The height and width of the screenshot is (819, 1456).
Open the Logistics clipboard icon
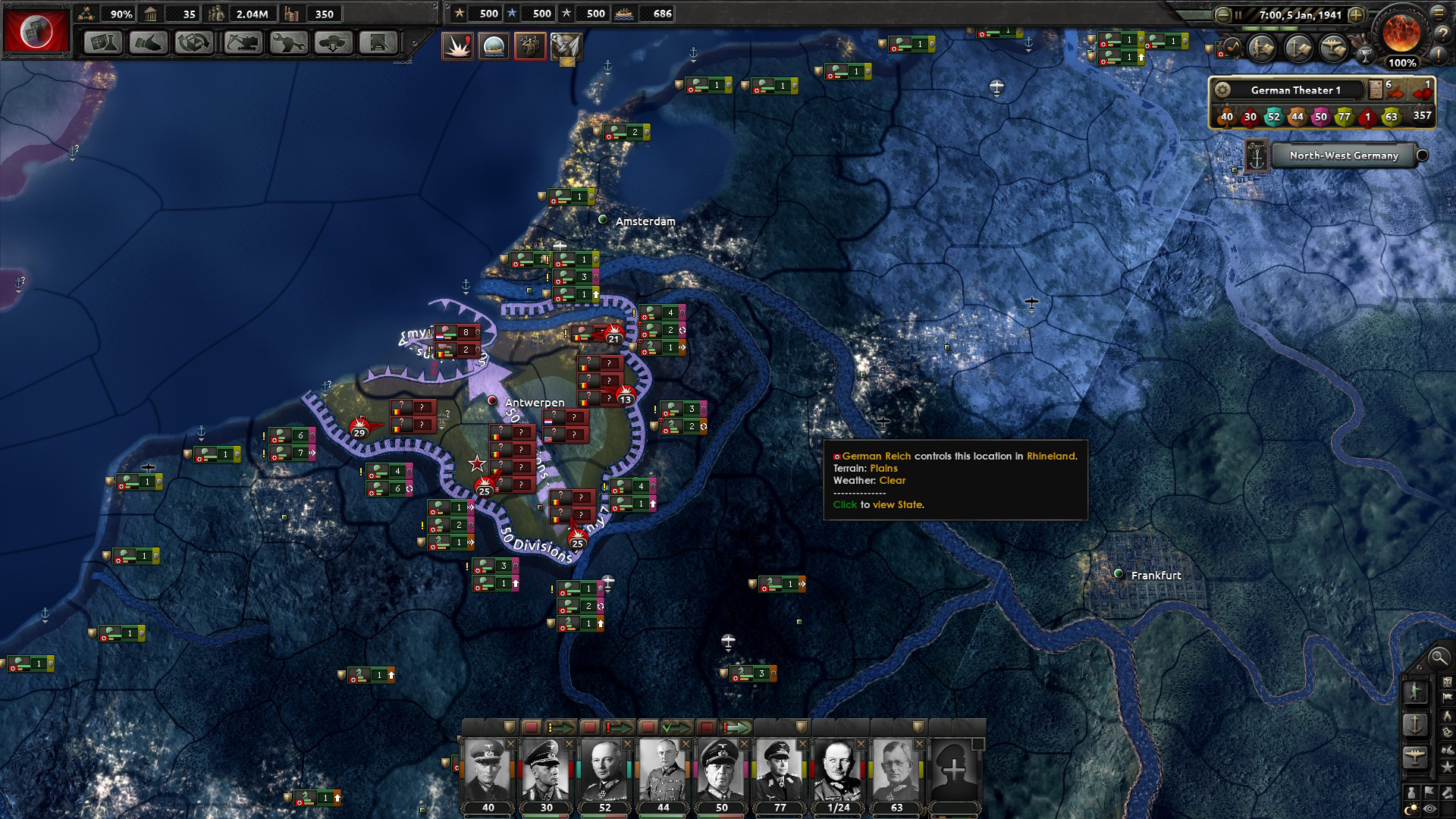coord(377,43)
